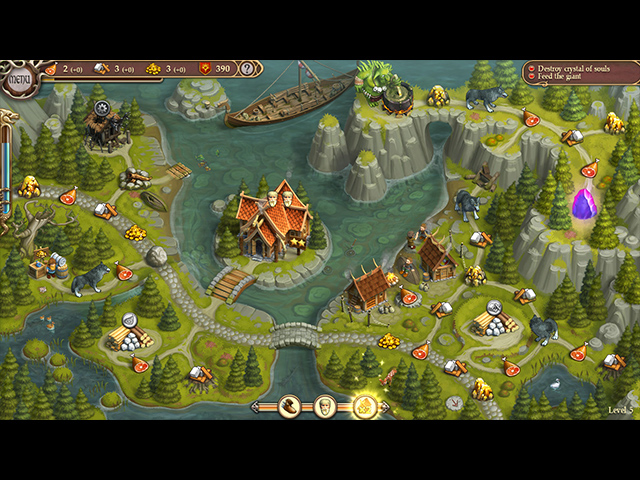Click the question mark help button
The height and width of the screenshot is (480, 640).
click(248, 69)
